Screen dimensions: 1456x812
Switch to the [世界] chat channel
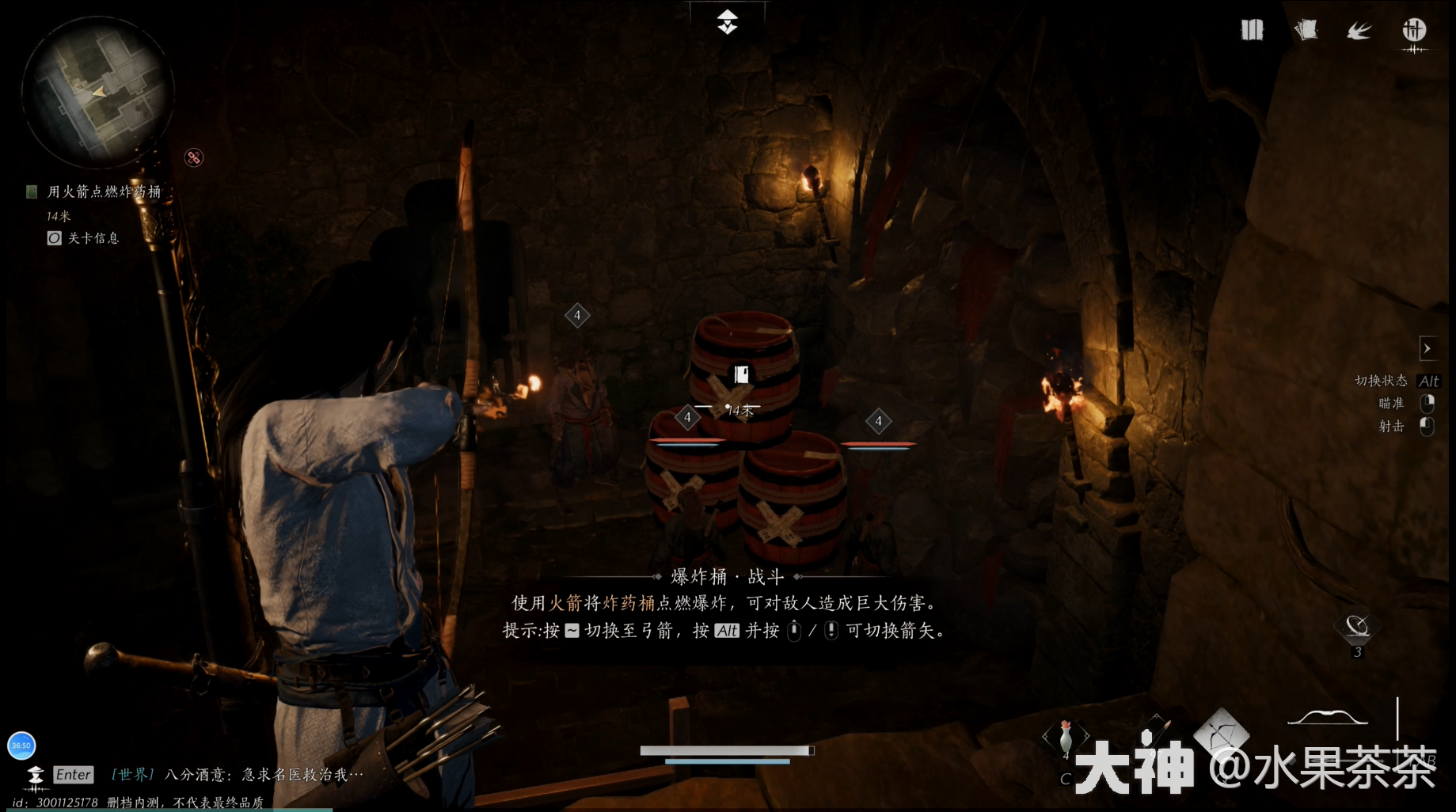[x=131, y=775]
